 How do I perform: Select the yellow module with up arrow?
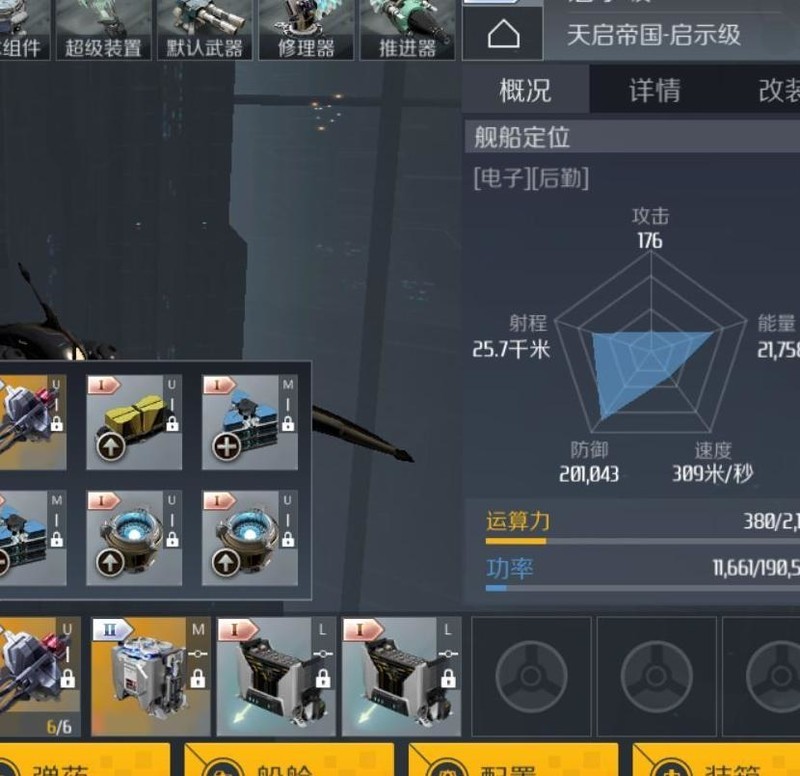tap(134, 422)
